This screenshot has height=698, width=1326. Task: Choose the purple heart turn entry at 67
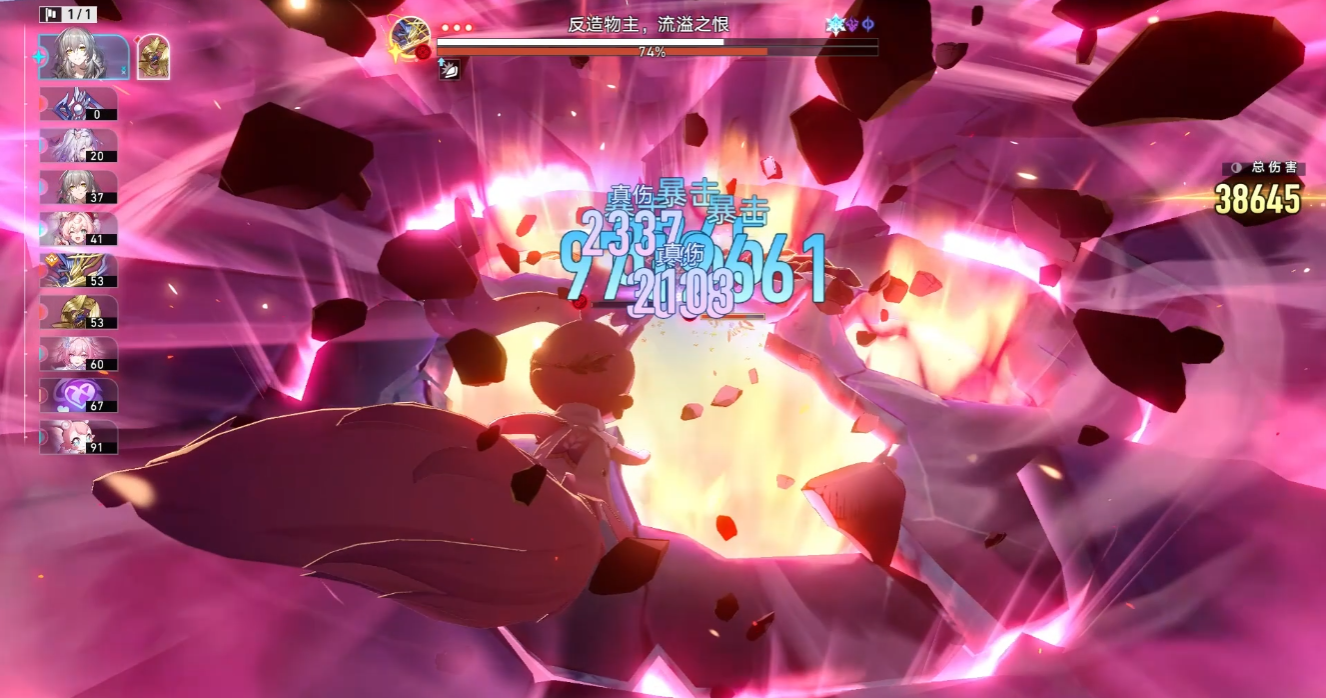[79, 395]
